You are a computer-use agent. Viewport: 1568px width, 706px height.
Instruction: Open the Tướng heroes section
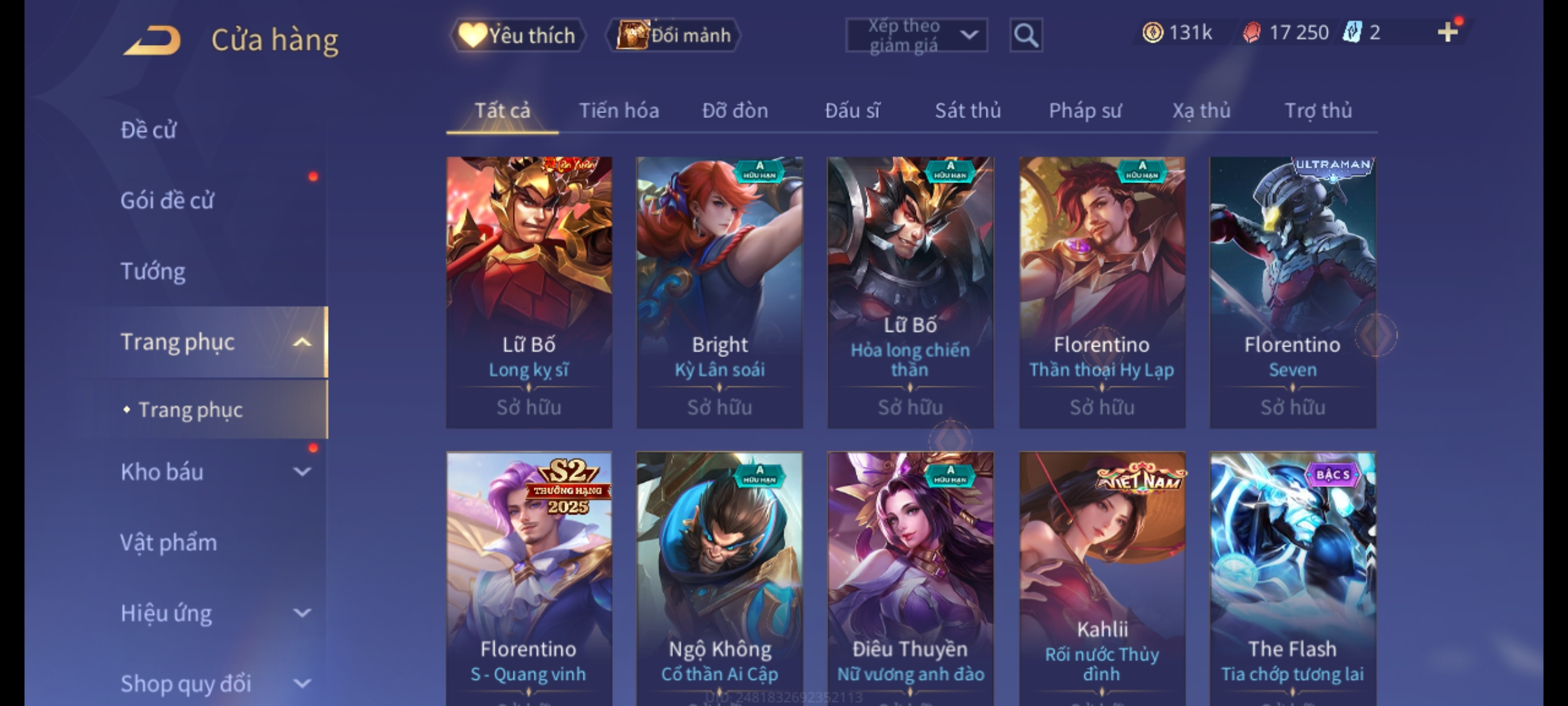pyautogui.click(x=153, y=271)
